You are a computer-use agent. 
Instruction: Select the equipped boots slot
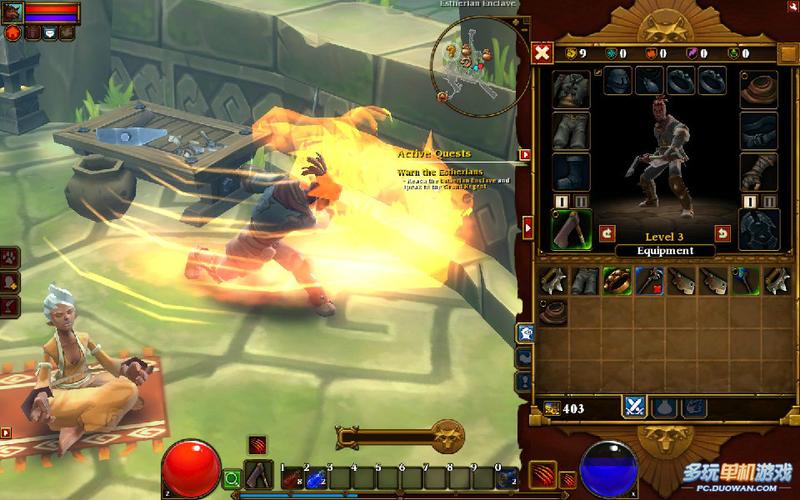571,171
